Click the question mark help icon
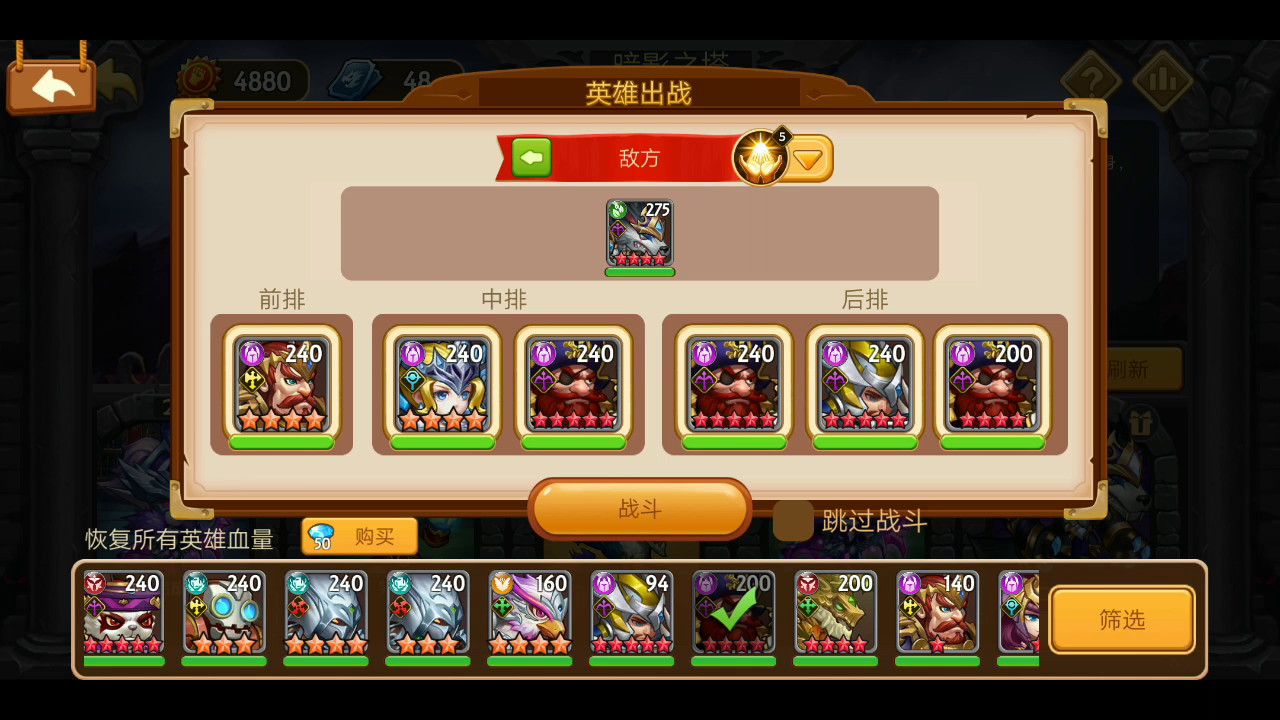The image size is (1280, 720). click(x=1092, y=79)
